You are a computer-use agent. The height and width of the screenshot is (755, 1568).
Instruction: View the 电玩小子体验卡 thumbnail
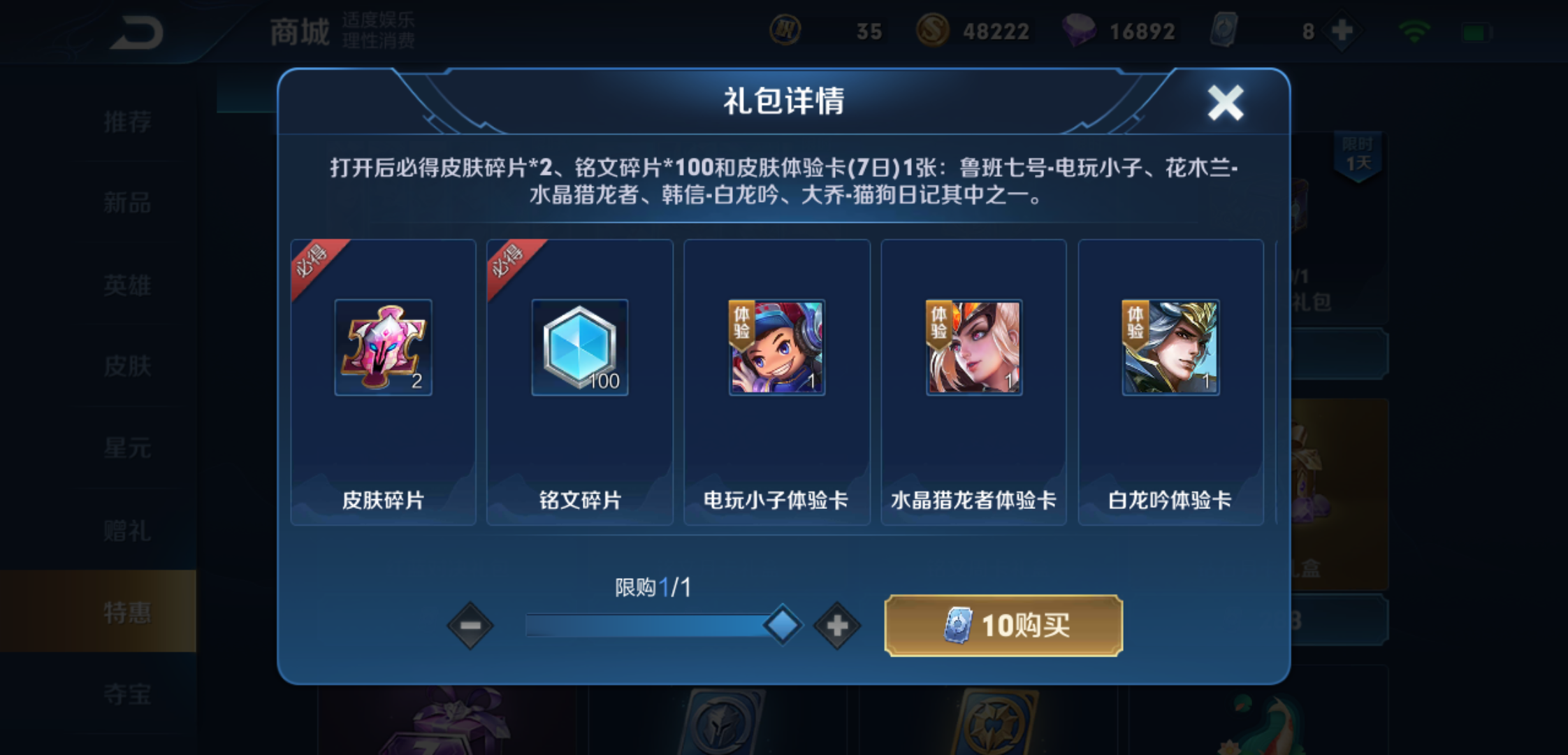pos(776,347)
